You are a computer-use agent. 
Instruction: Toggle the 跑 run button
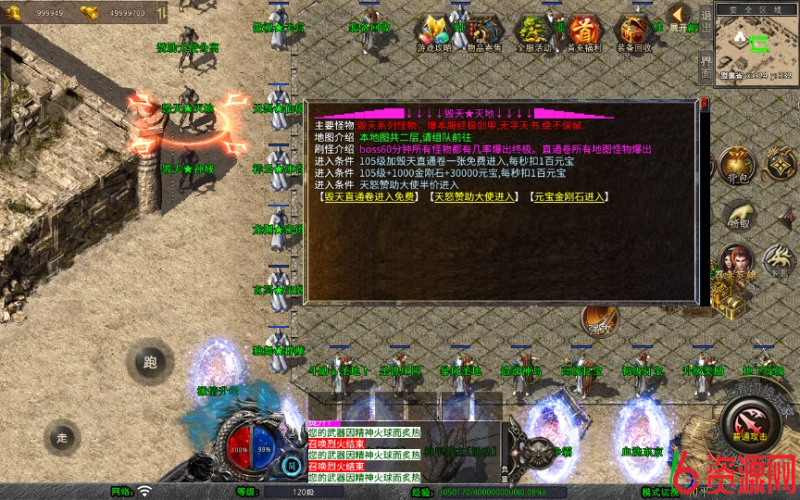tap(151, 362)
